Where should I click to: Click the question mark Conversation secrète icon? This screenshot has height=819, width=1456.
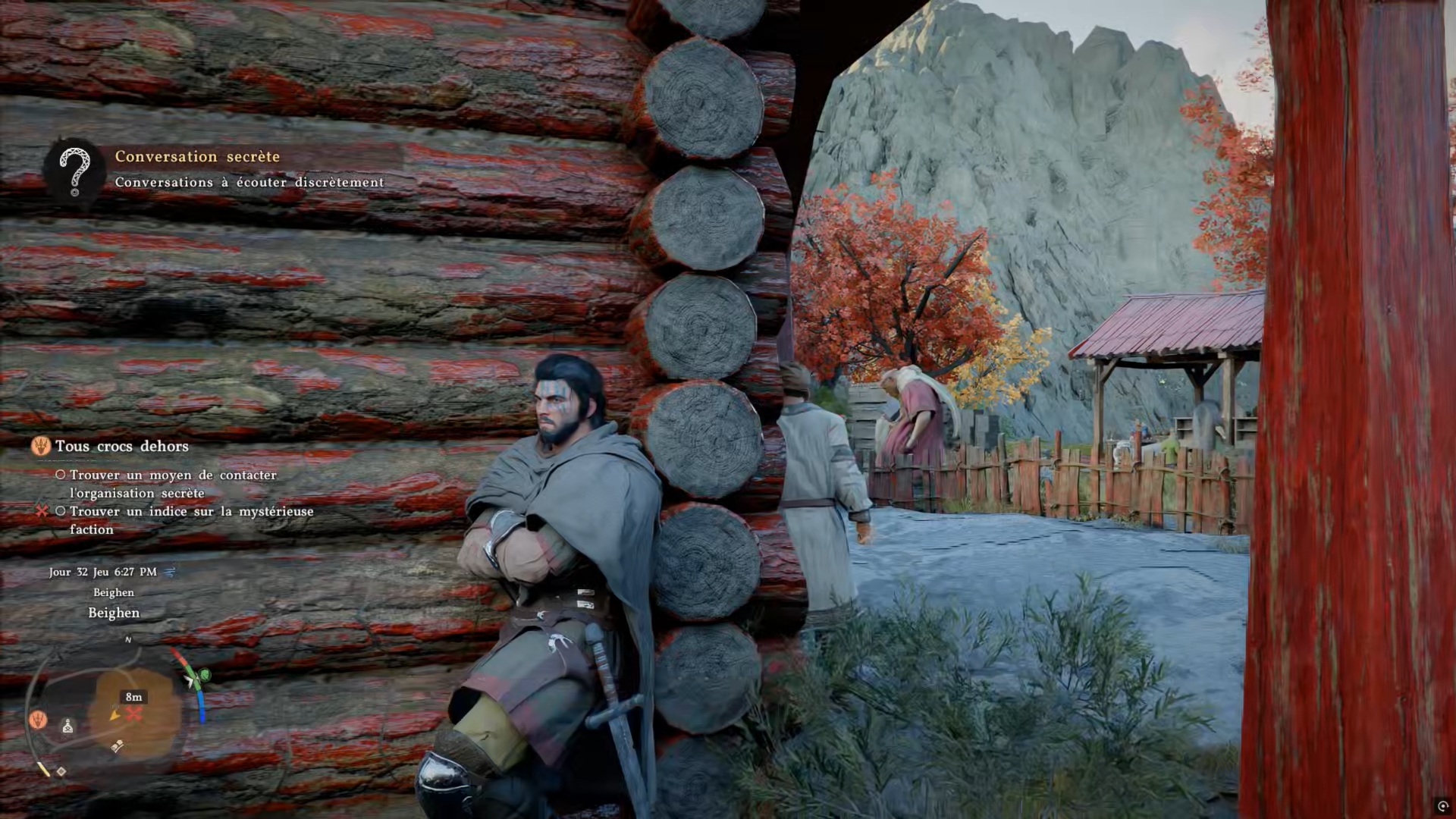point(74,171)
